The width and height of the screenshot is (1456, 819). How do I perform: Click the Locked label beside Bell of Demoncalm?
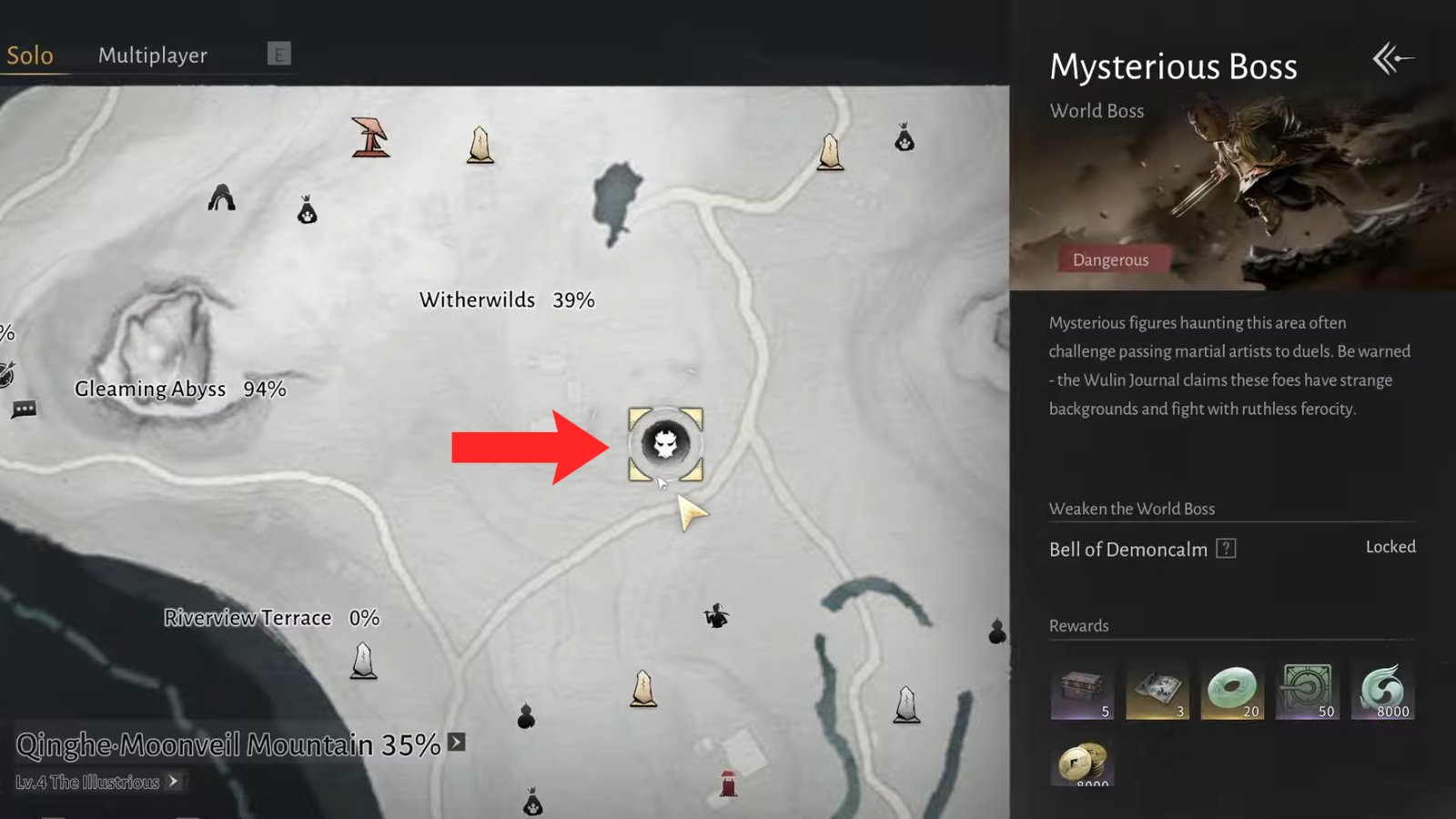tap(1390, 546)
